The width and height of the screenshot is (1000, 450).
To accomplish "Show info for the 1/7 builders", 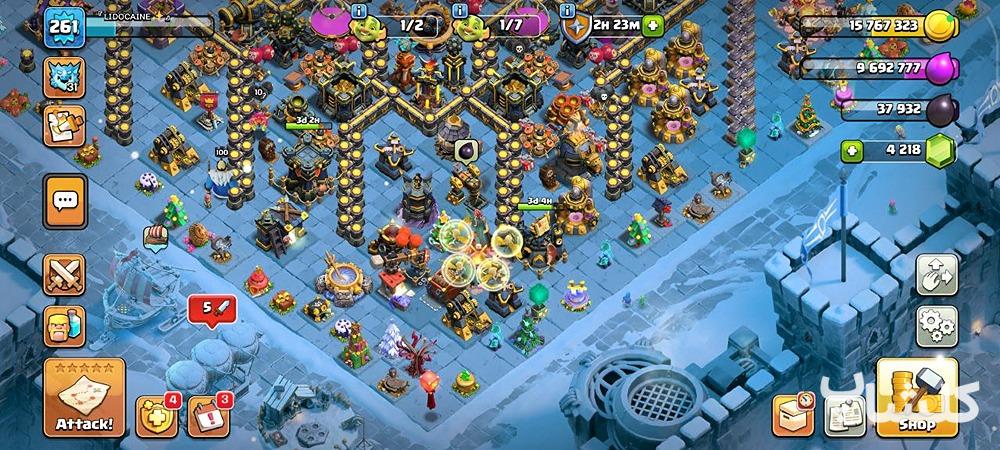I will coord(461,11).
